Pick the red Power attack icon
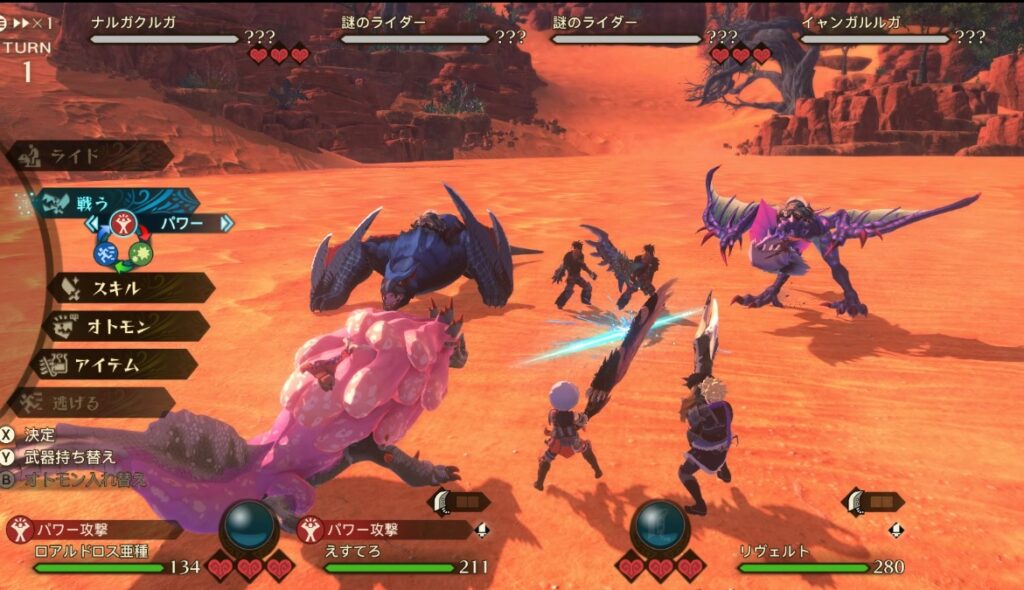This screenshot has width=1024, height=590. tap(123, 224)
